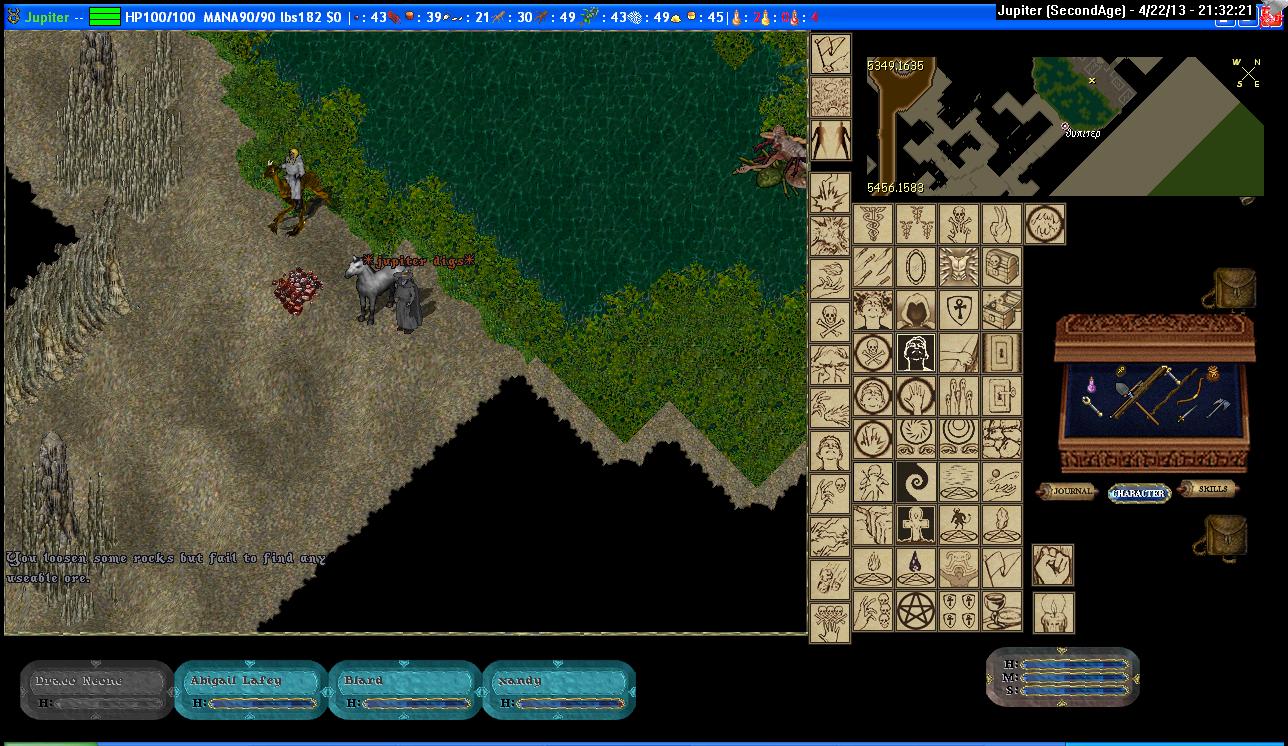Choose the double-bladed axe in the chest
The width and height of the screenshot is (1288, 746).
click(x=1222, y=406)
